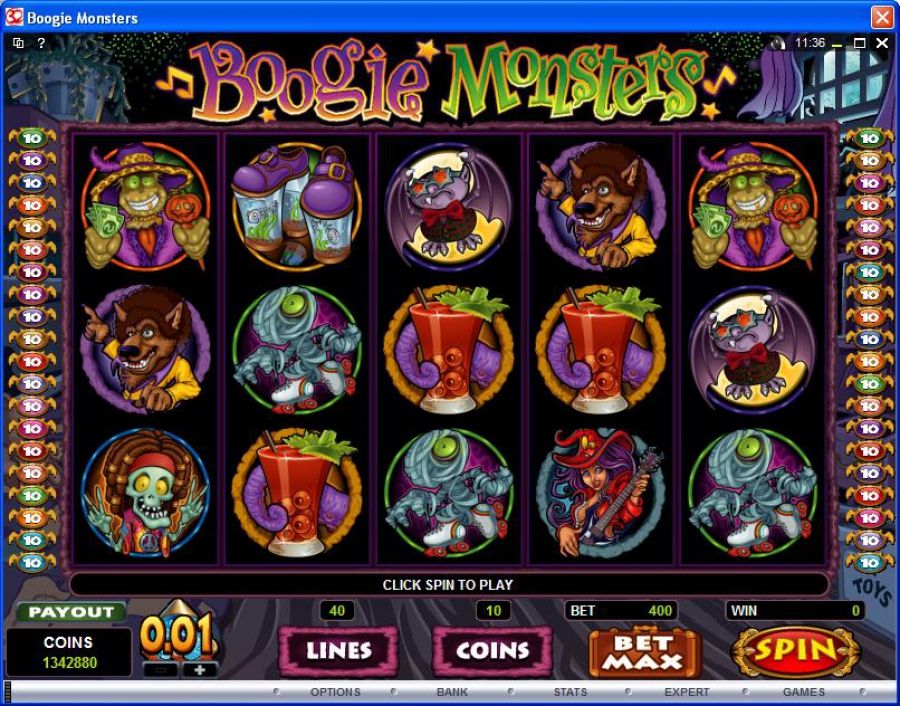Open the PAYOUT table

(71, 612)
